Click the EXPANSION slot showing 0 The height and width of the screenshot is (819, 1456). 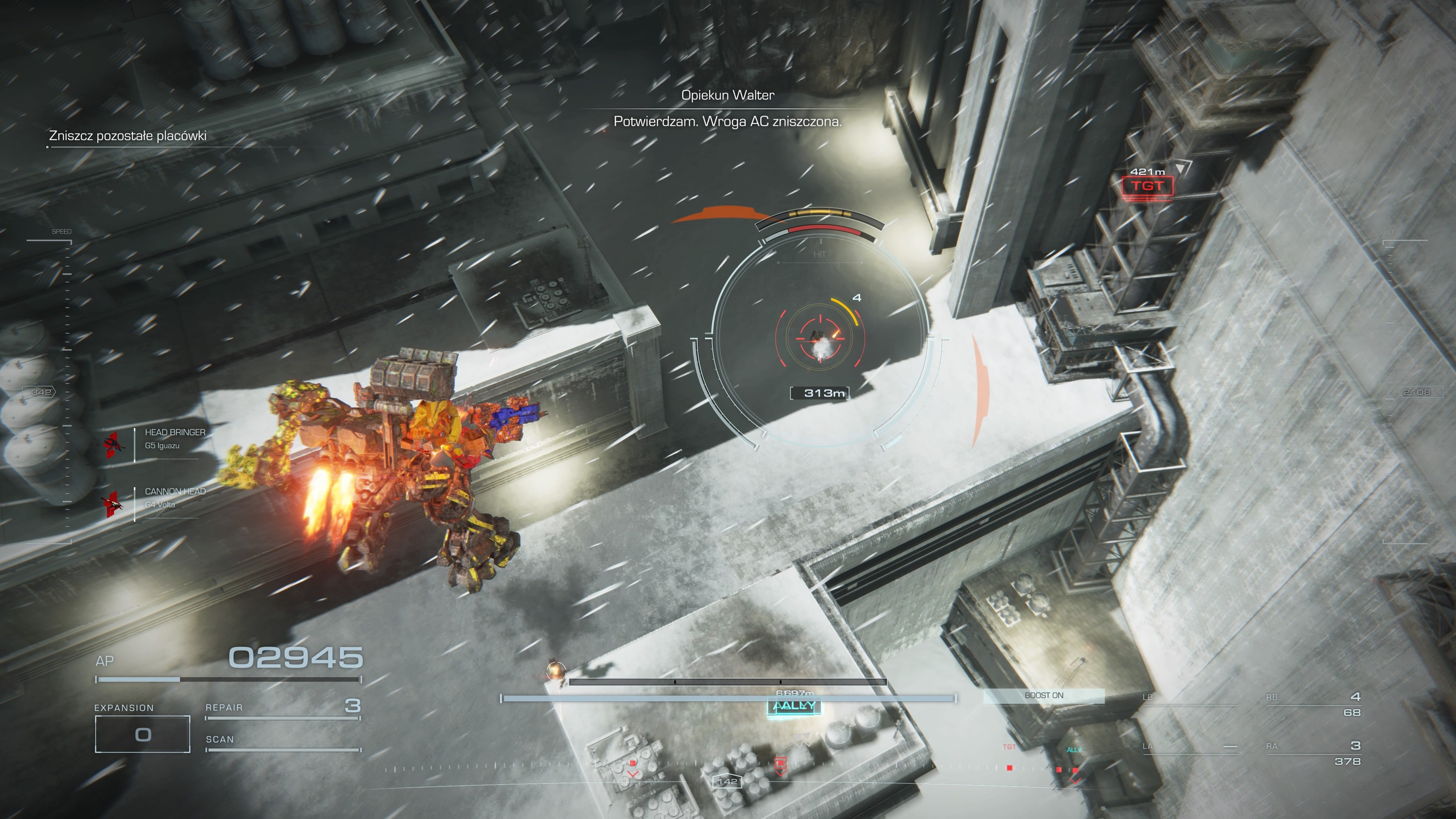click(143, 734)
